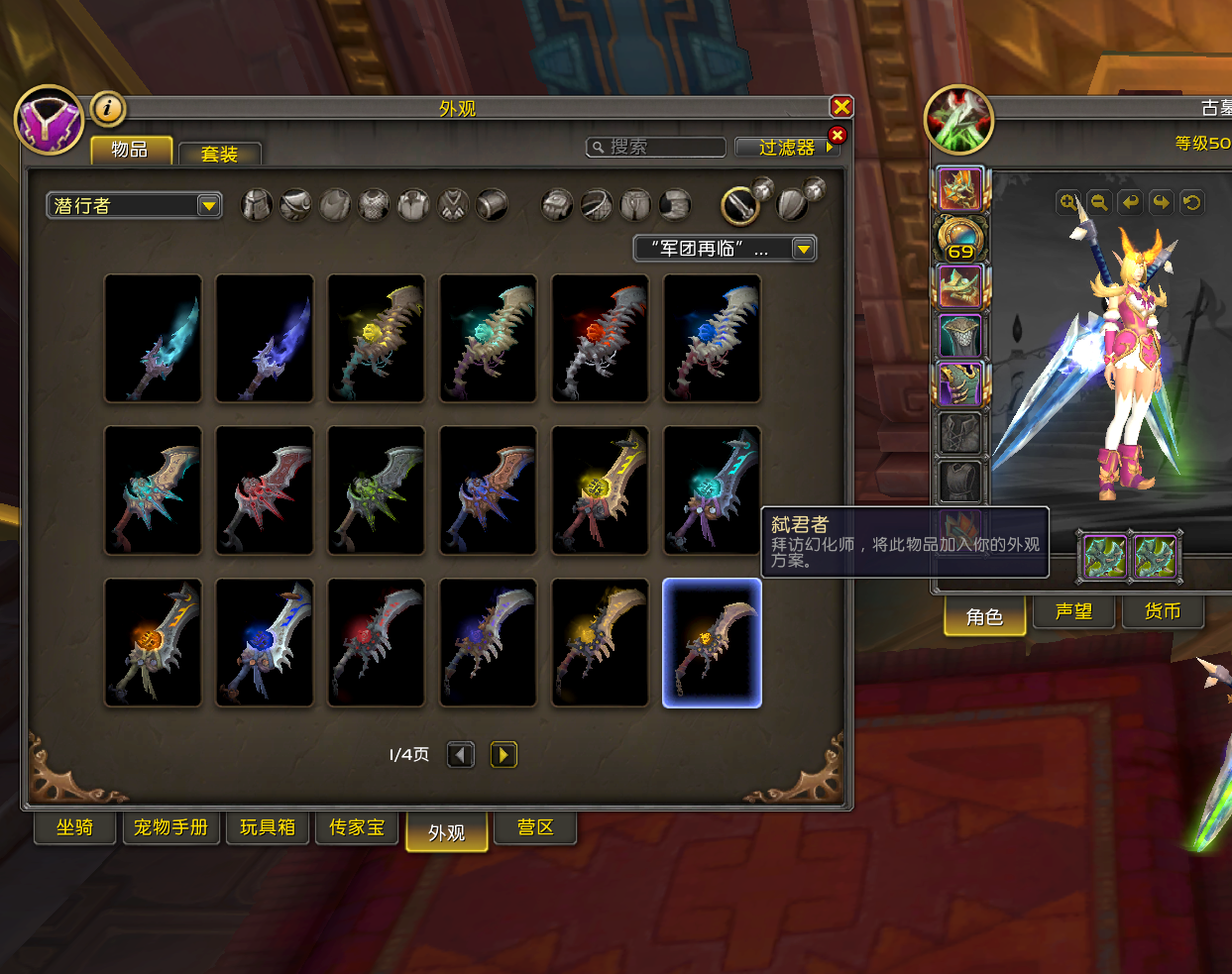Switch to the 套装 sets tab
This screenshot has height=974, width=1232.
[219, 154]
